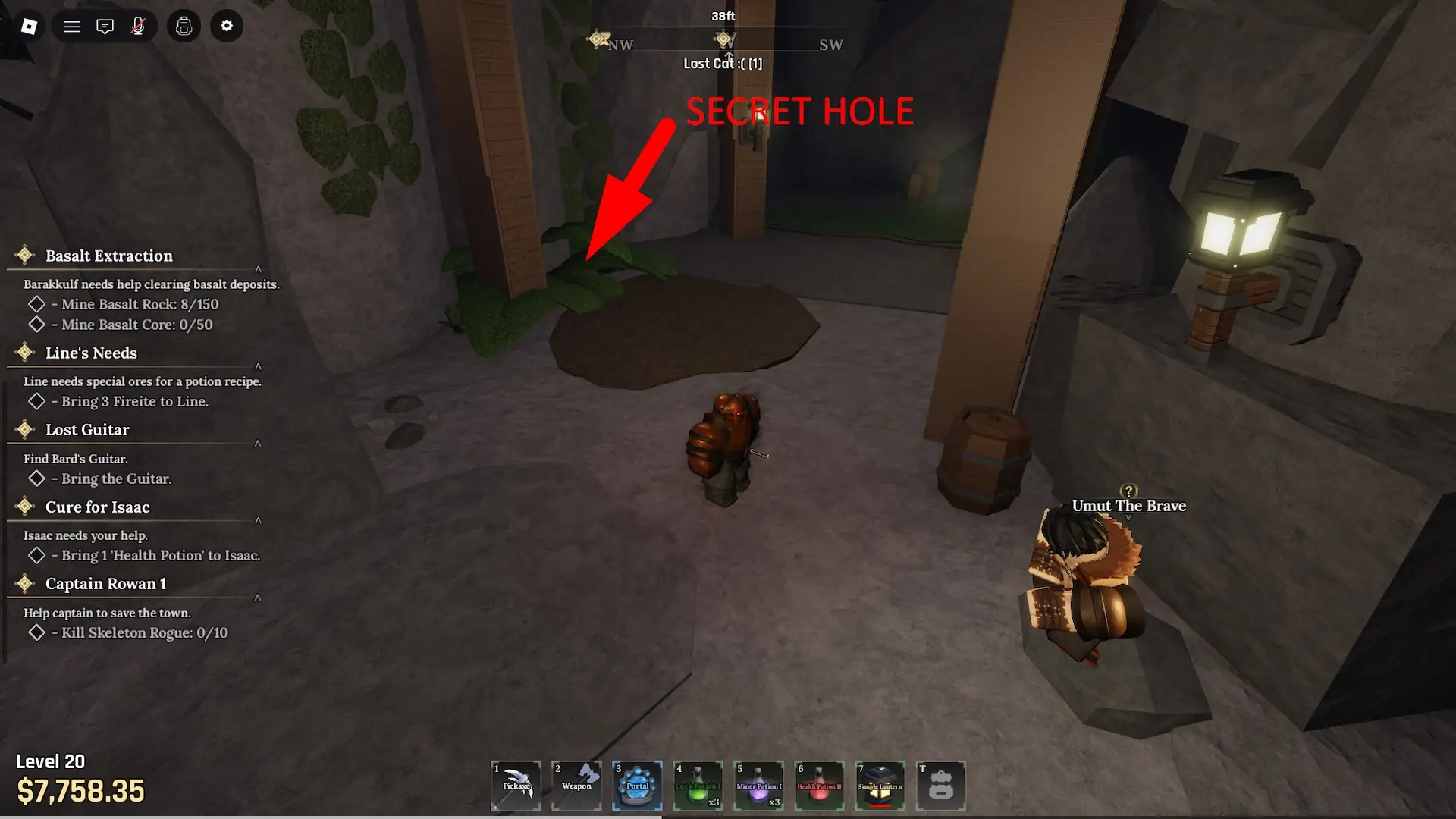The width and height of the screenshot is (1456, 819).
Task: Equip the Simple Lantern from slot 7
Action: coord(880,786)
